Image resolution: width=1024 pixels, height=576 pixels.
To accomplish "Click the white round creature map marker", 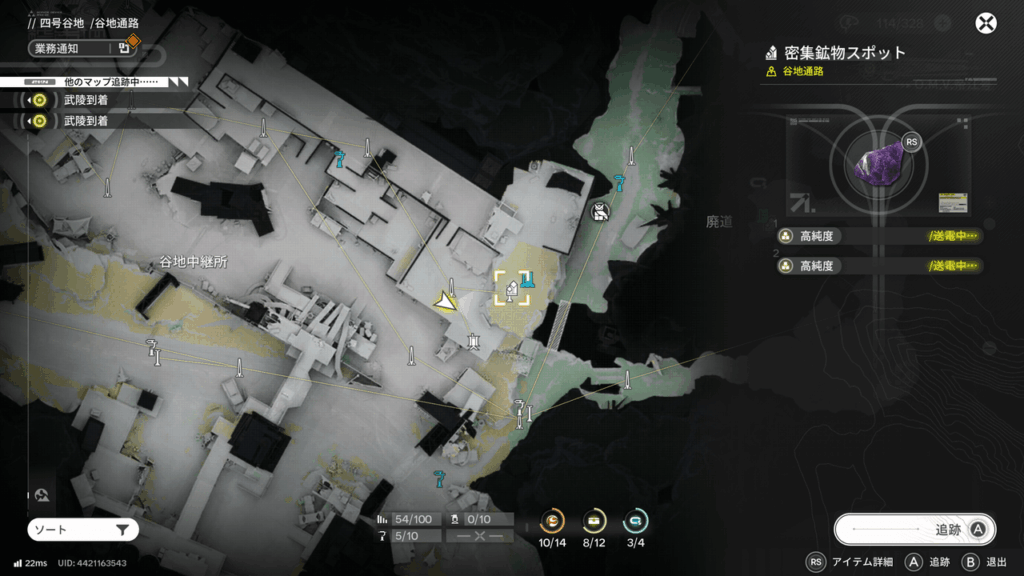I will [601, 211].
